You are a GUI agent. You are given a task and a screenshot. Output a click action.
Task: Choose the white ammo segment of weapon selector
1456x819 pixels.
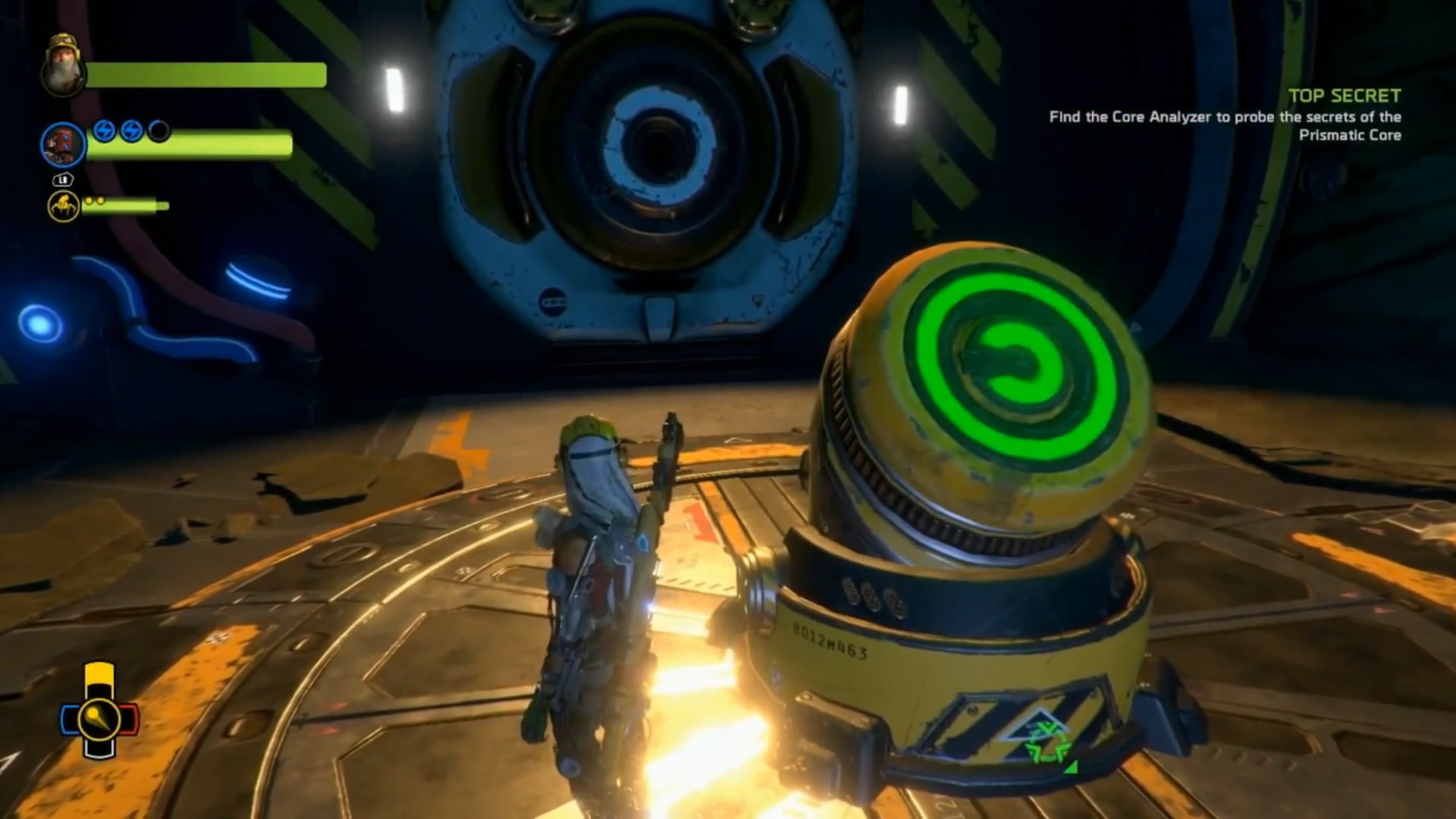[99, 748]
